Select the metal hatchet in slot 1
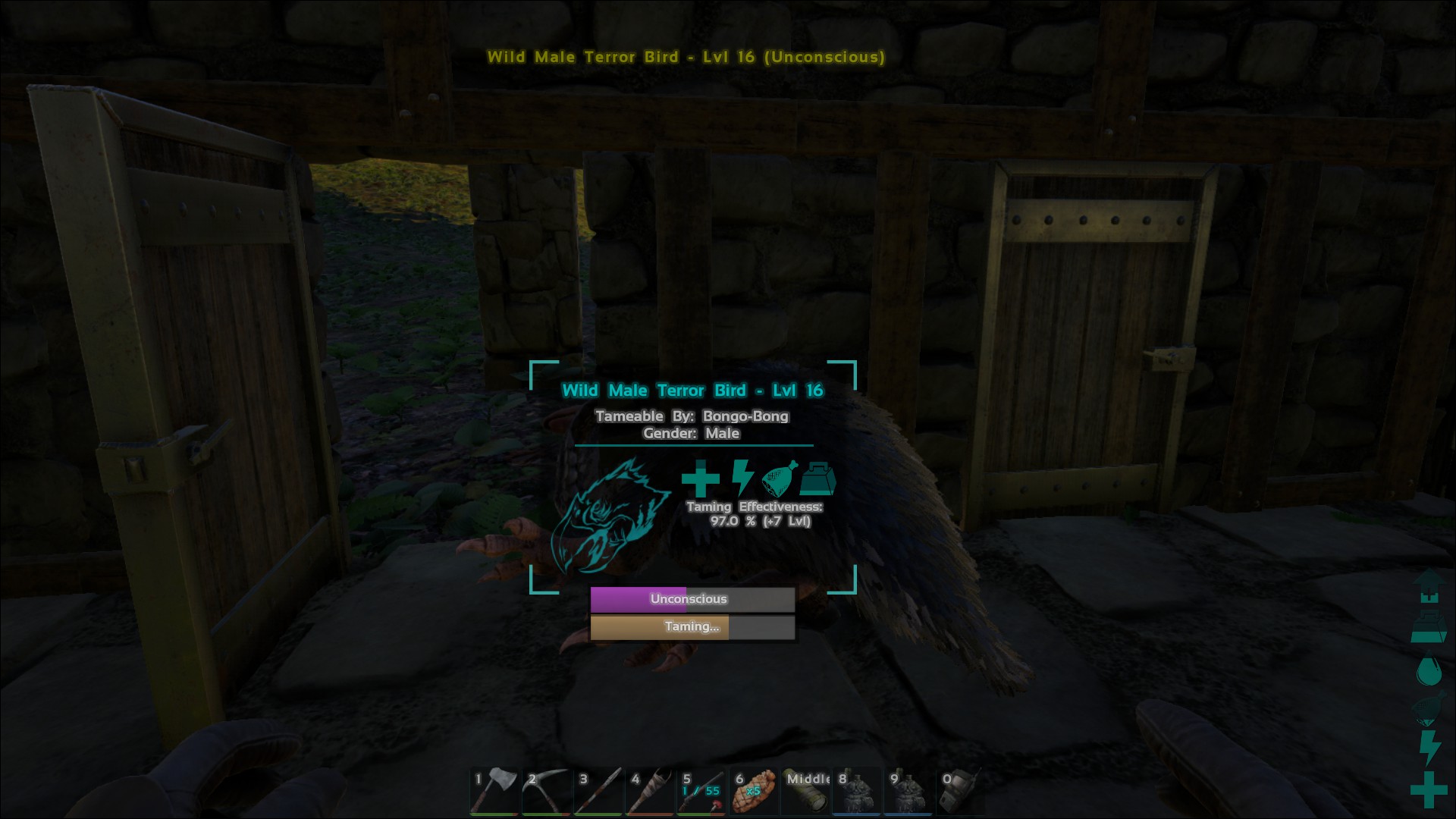 (494, 791)
